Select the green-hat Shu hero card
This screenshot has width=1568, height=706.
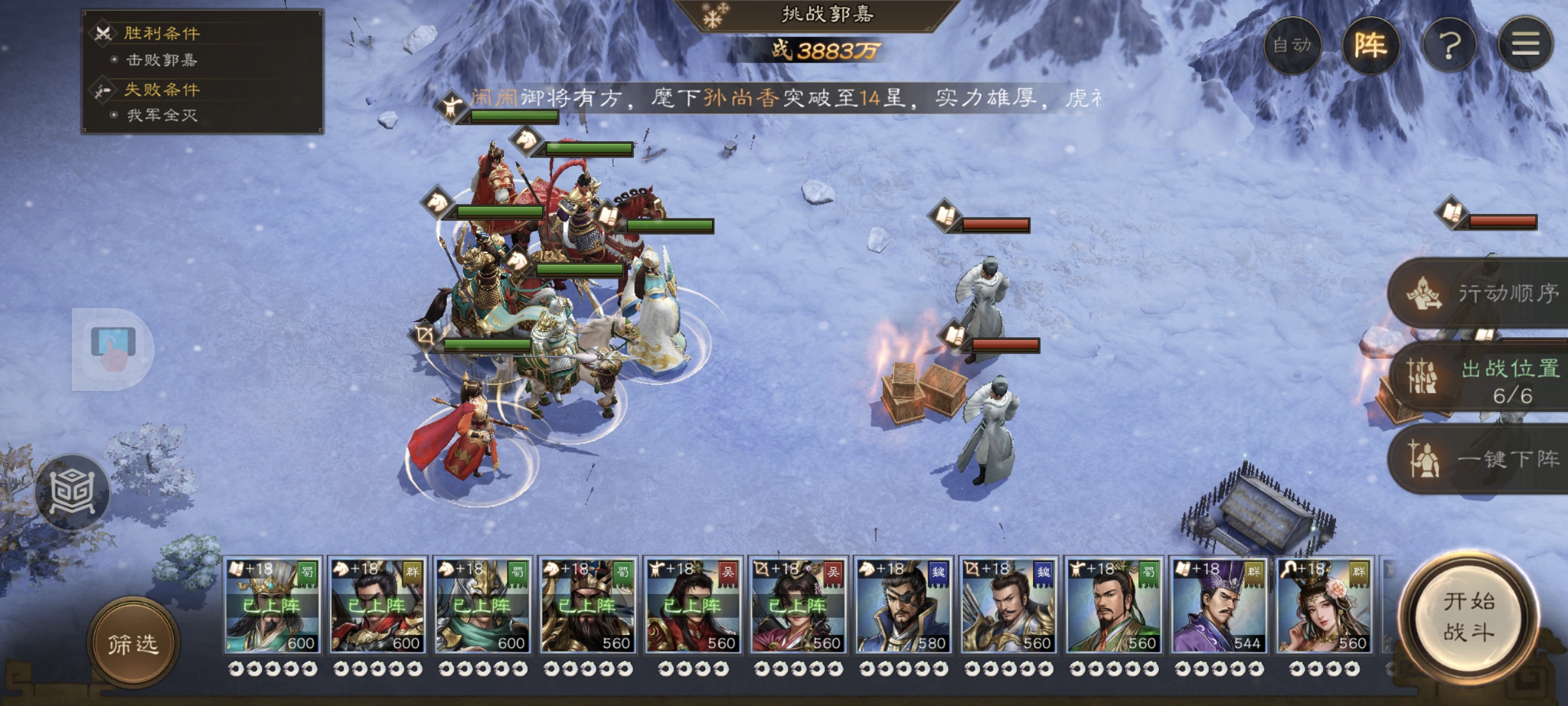click(x=1113, y=606)
